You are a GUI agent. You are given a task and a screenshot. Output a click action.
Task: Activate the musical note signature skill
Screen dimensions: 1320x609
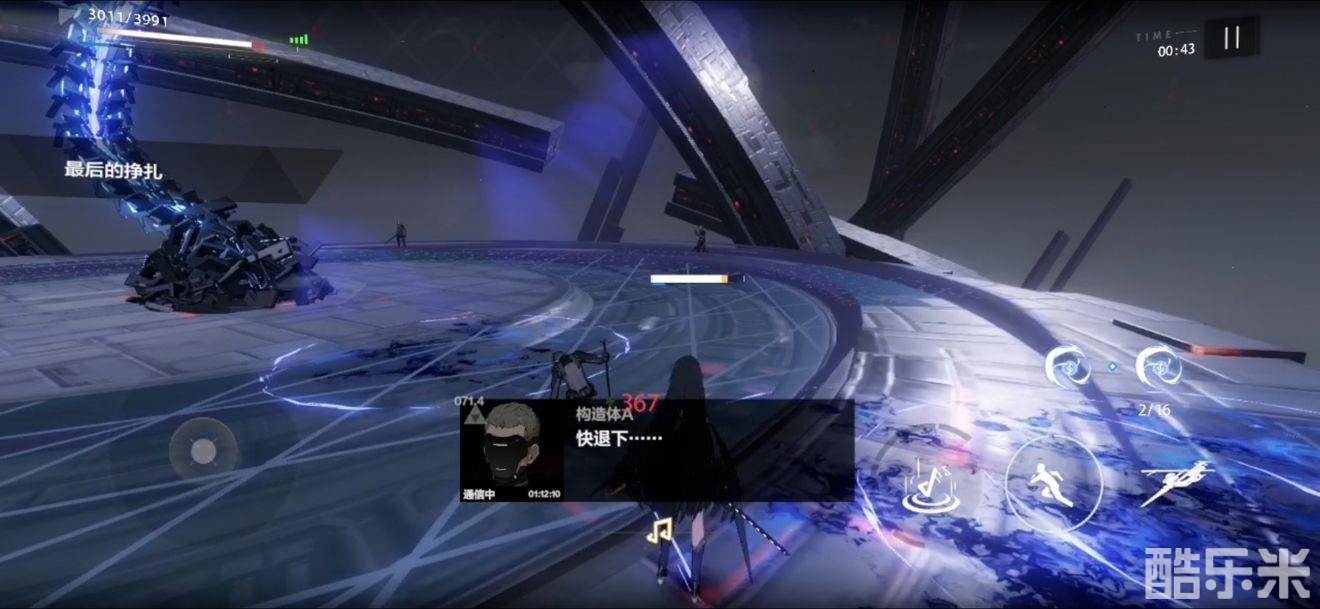[x=925, y=486]
